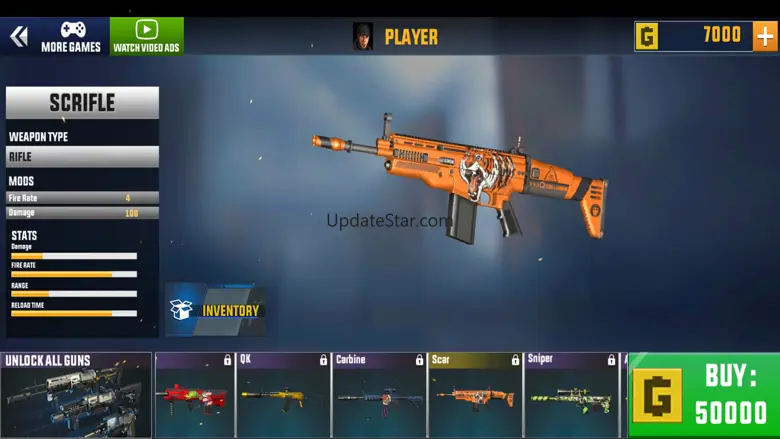Pick the Carbine weapon thumbnail
Image resolution: width=780 pixels, height=439 pixels.
tap(379, 396)
